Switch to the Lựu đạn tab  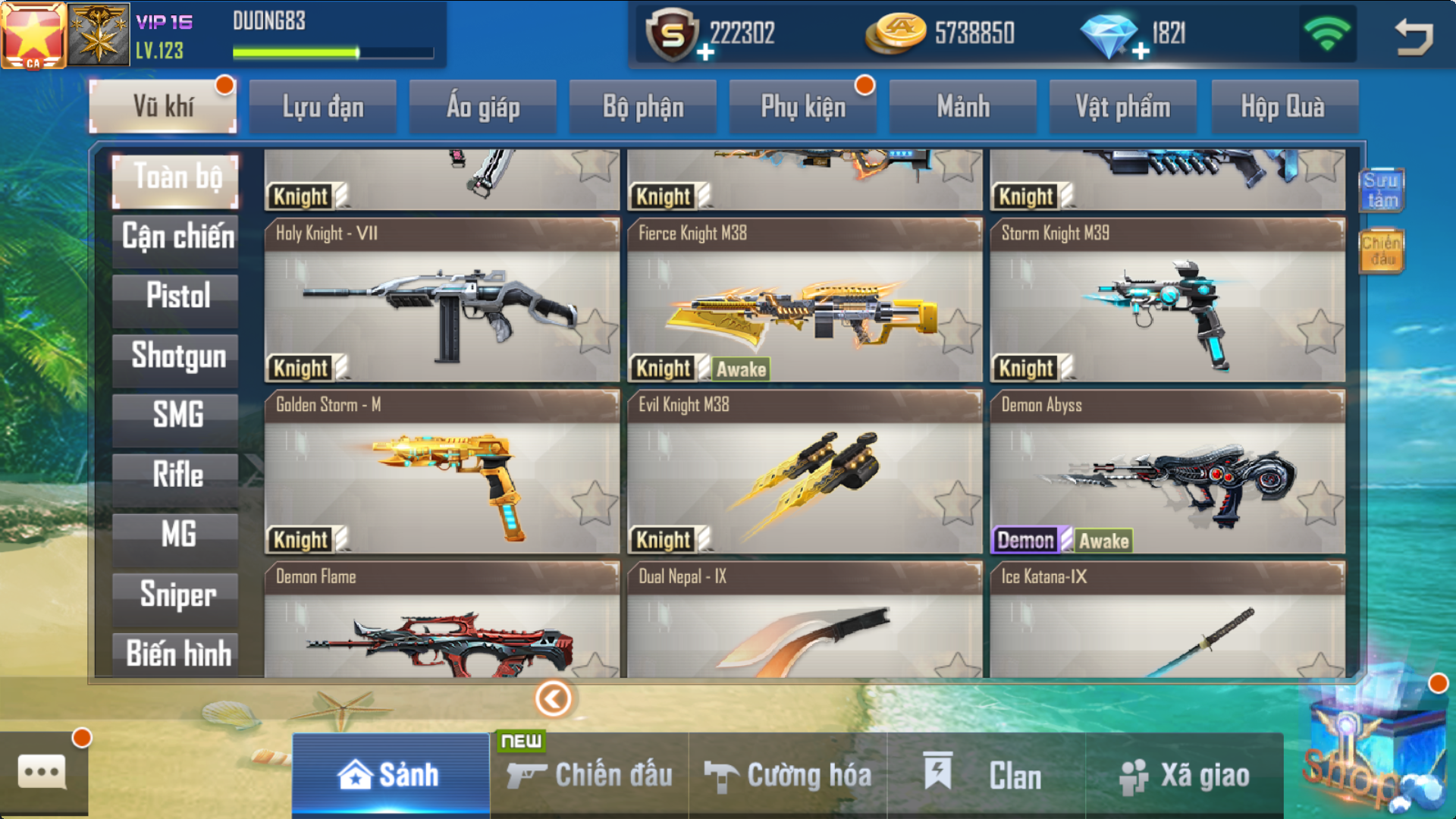(323, 107)
